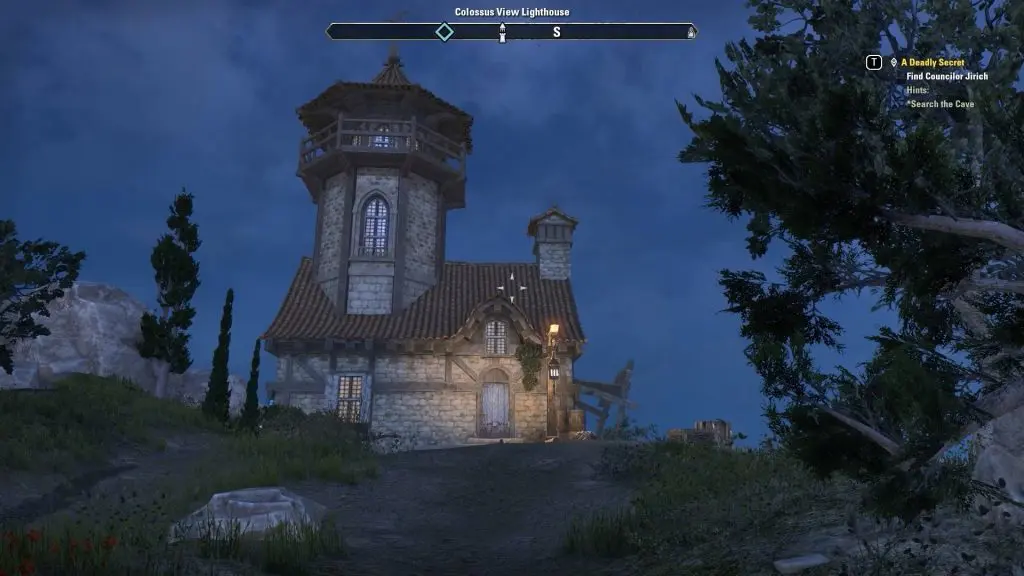
Task: Click the lighthouse marker on the compass
Action: point(502,32)
